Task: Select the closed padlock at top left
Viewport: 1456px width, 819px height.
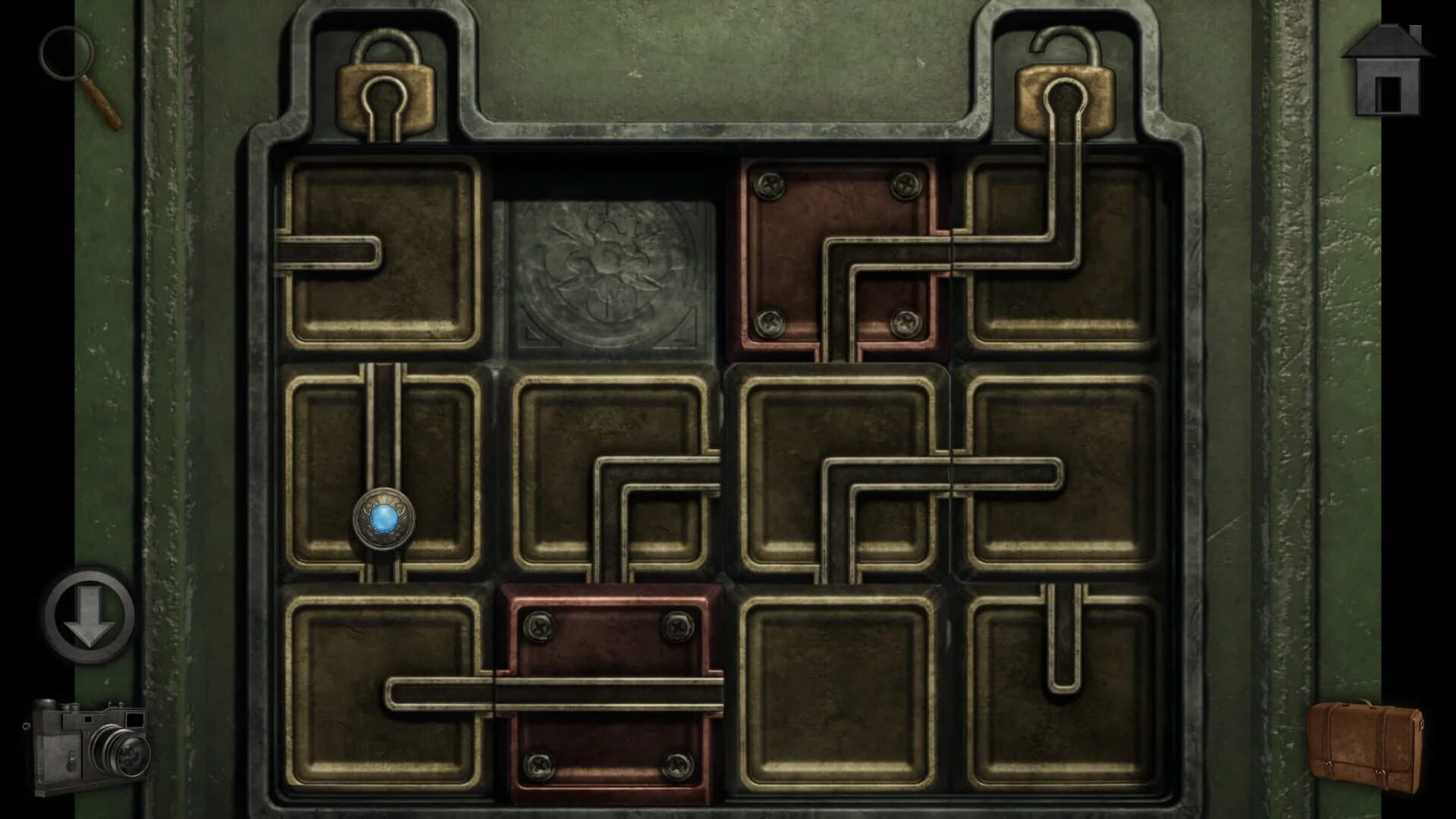Action: [387, 83]
